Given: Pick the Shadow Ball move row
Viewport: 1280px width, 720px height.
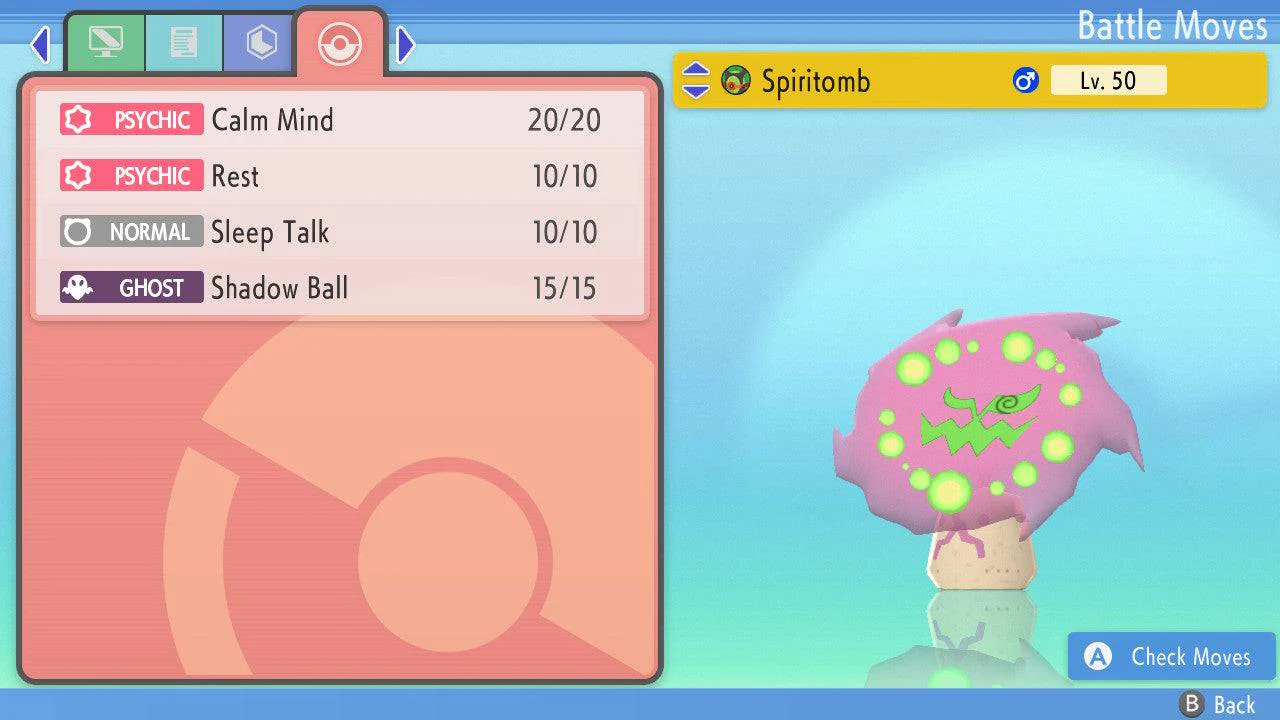Looking at the screenshot, I should [x=340, y=288].
